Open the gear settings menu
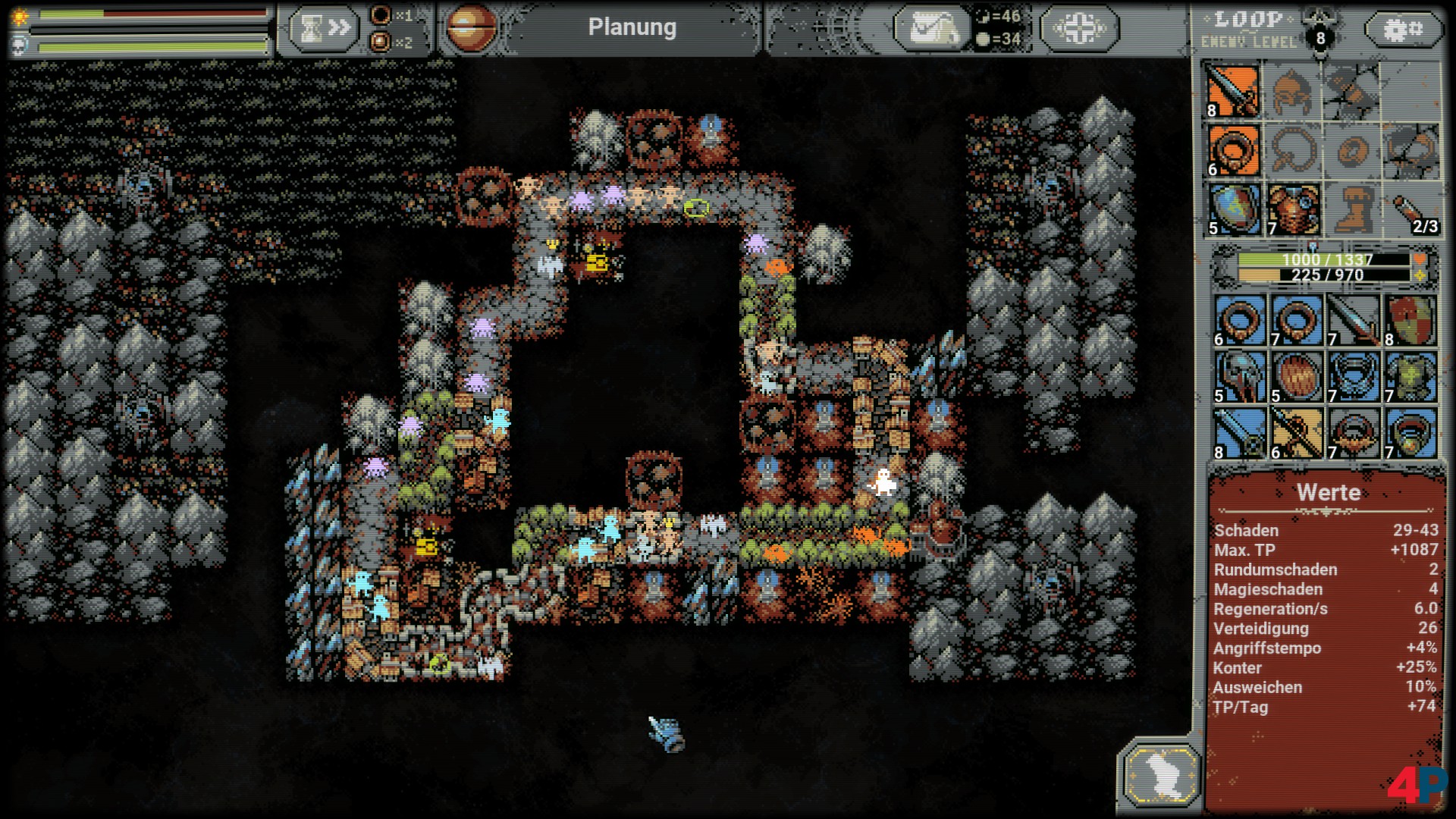1456x819 pixels. click(1404, 29)
